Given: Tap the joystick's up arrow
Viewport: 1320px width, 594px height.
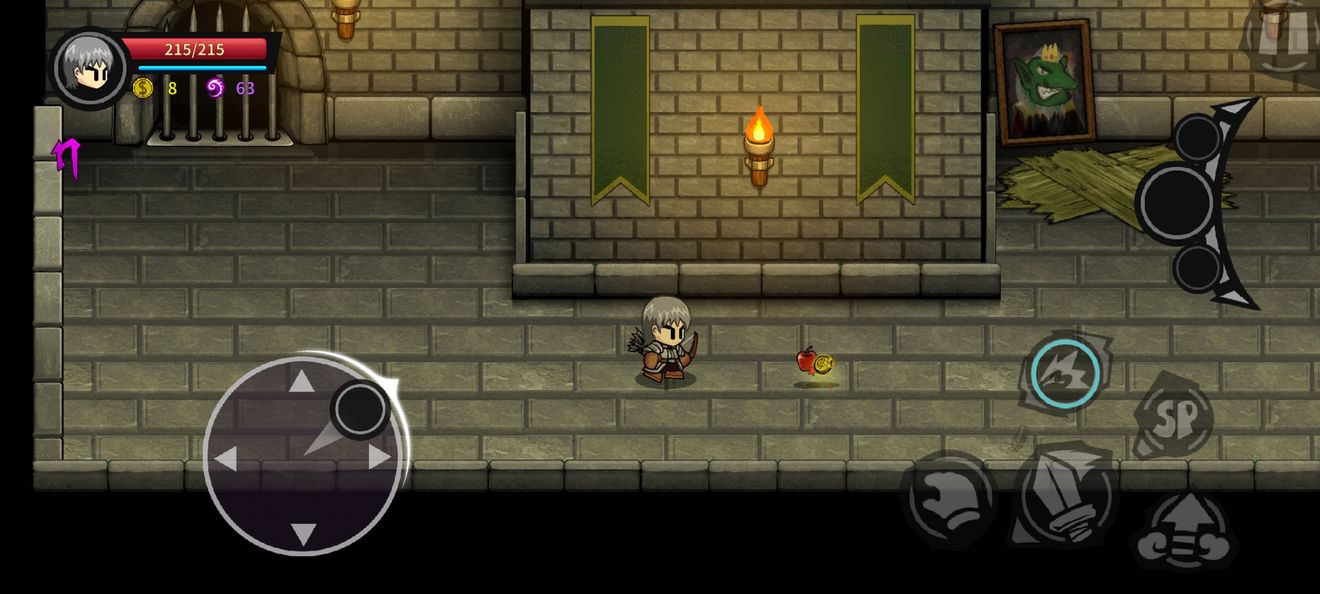Looking at the screenshot, I should 302,381.
